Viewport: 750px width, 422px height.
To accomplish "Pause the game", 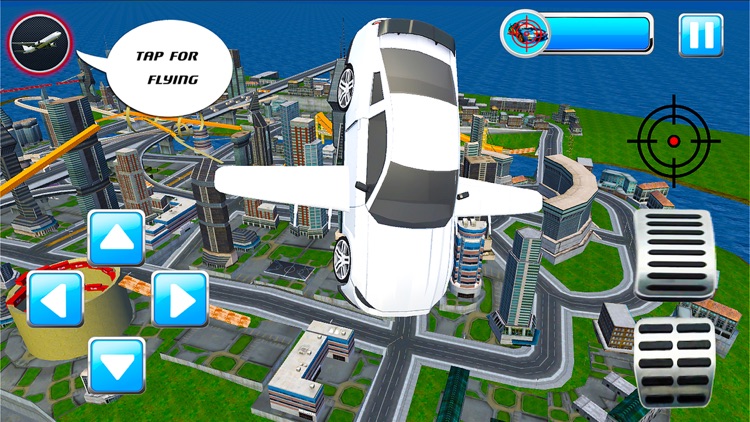I will pyautogui.click(x=701, y=35).
